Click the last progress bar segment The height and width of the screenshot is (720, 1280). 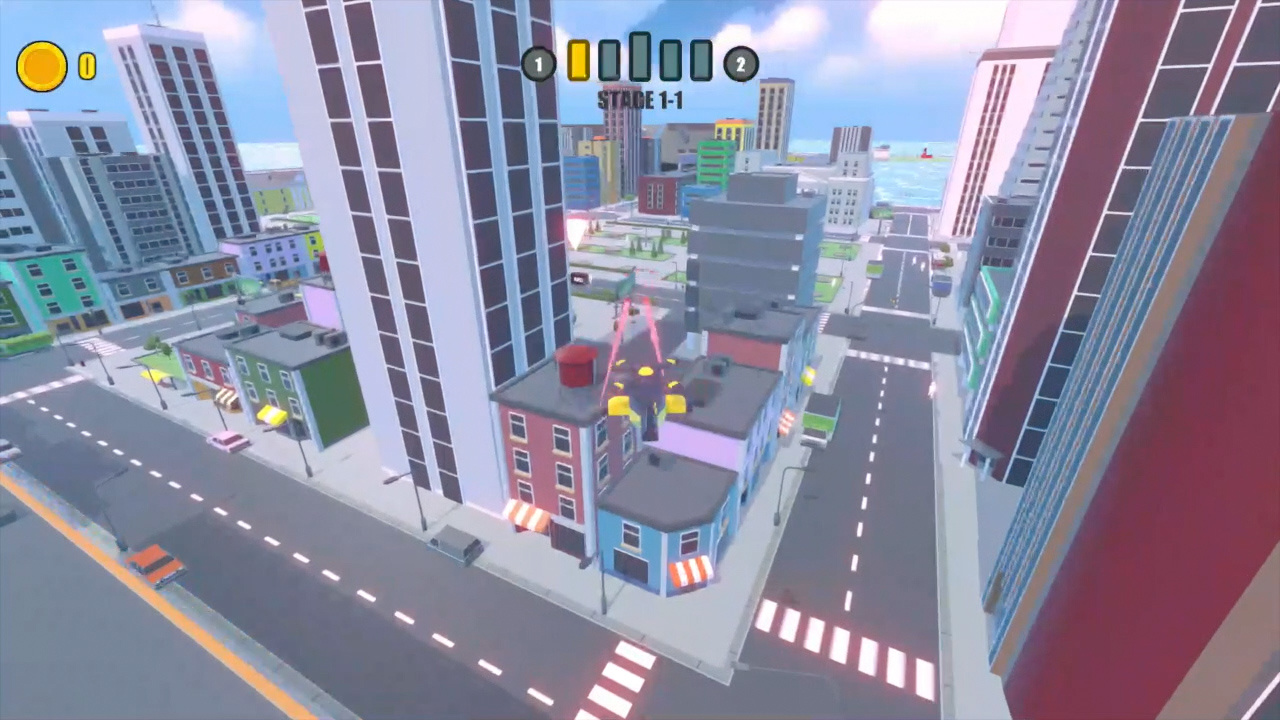[700, 60]
